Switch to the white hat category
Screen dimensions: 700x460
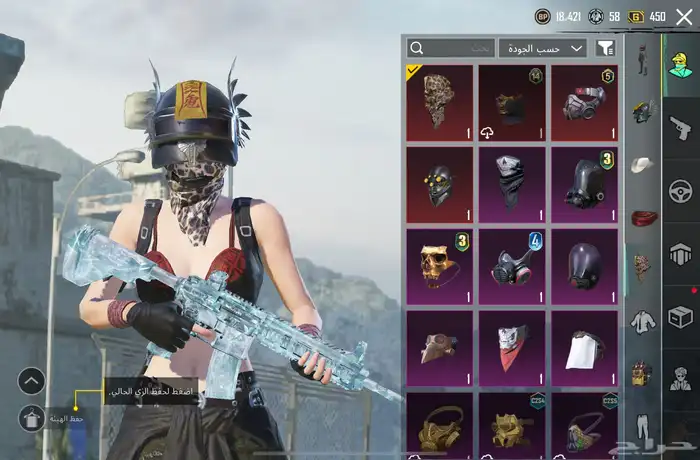pyautogui.click(x=642, y=165)
